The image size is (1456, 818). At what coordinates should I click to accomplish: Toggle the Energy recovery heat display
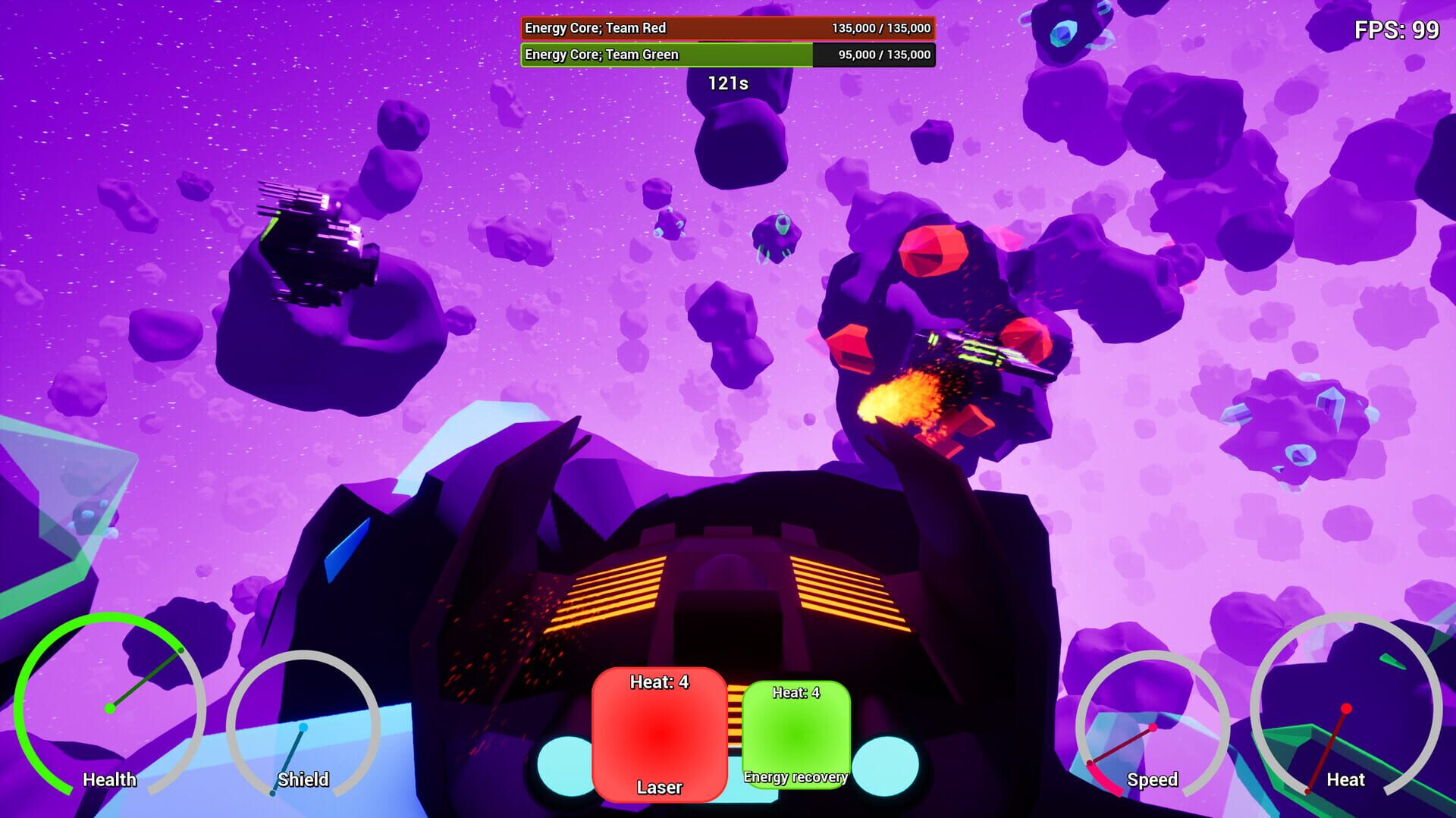(795, 693)
